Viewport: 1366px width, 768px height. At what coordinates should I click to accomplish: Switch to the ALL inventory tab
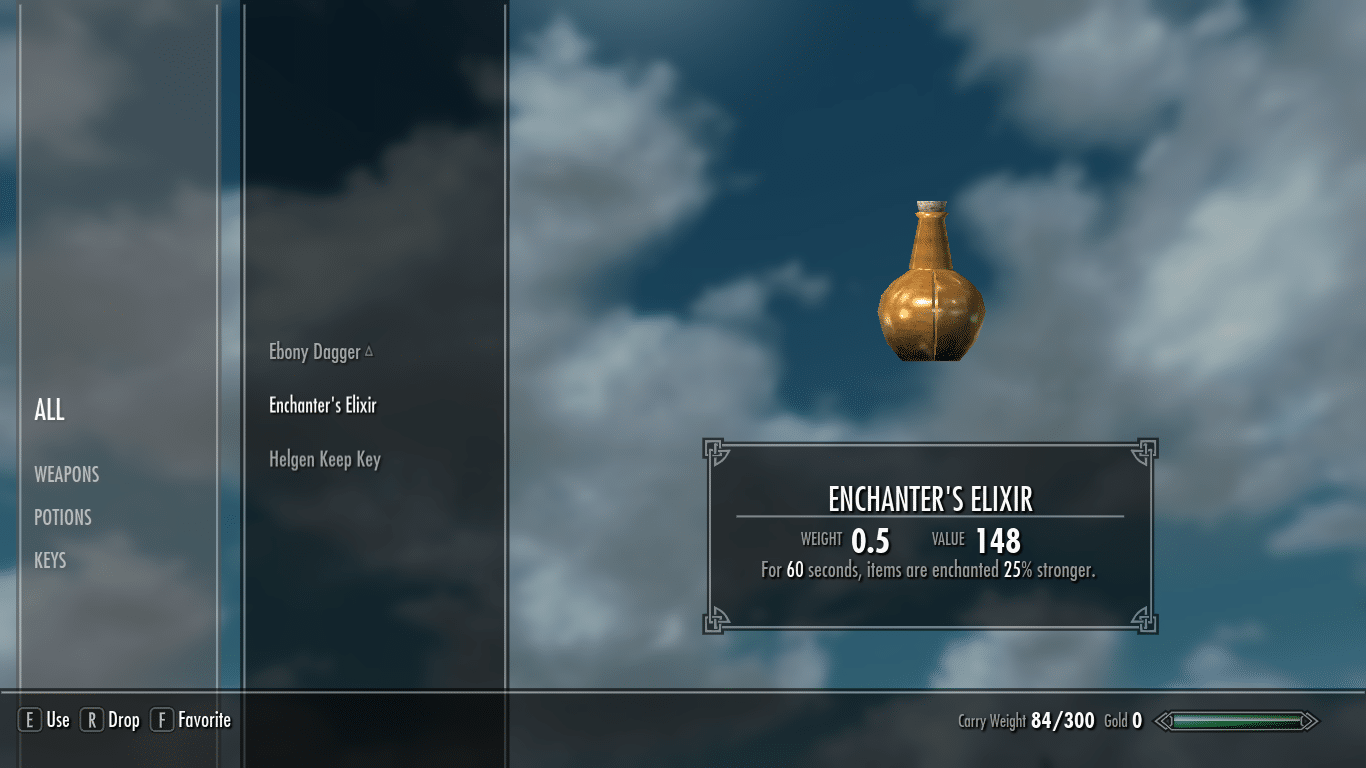click(49, 409)
